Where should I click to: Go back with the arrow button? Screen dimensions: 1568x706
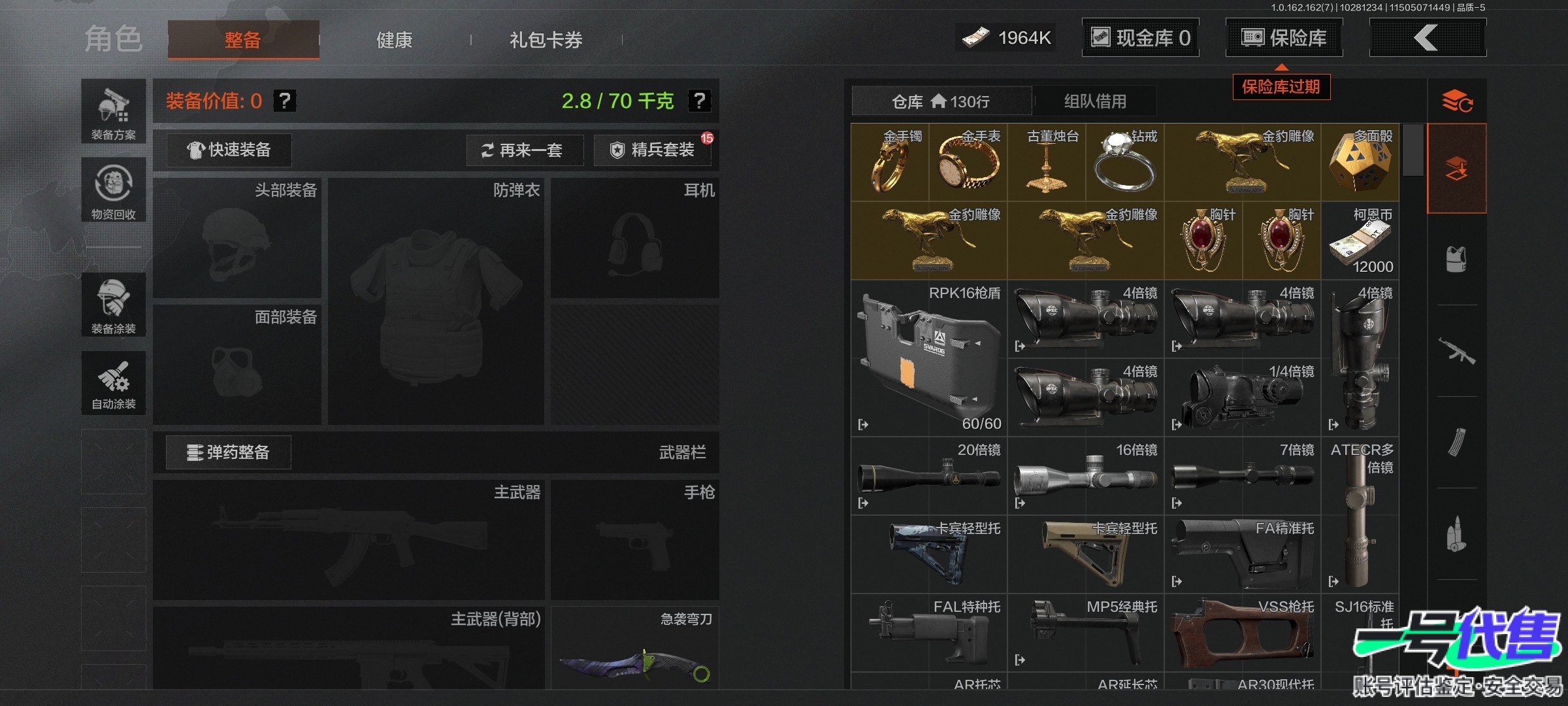pyautogui.click(x=1427, y=38)
